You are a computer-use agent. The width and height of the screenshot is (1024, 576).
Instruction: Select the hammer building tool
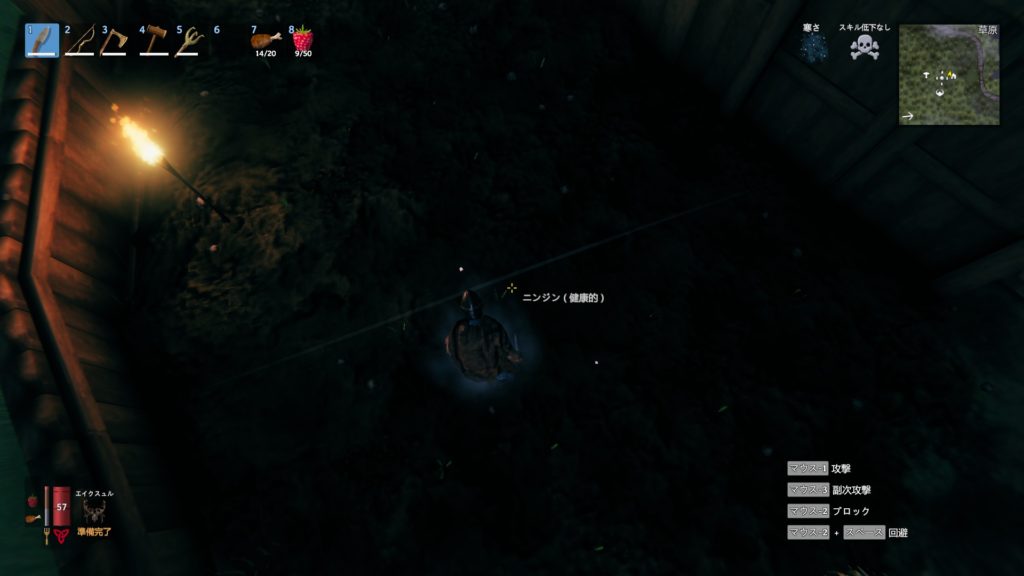point(153,41)
